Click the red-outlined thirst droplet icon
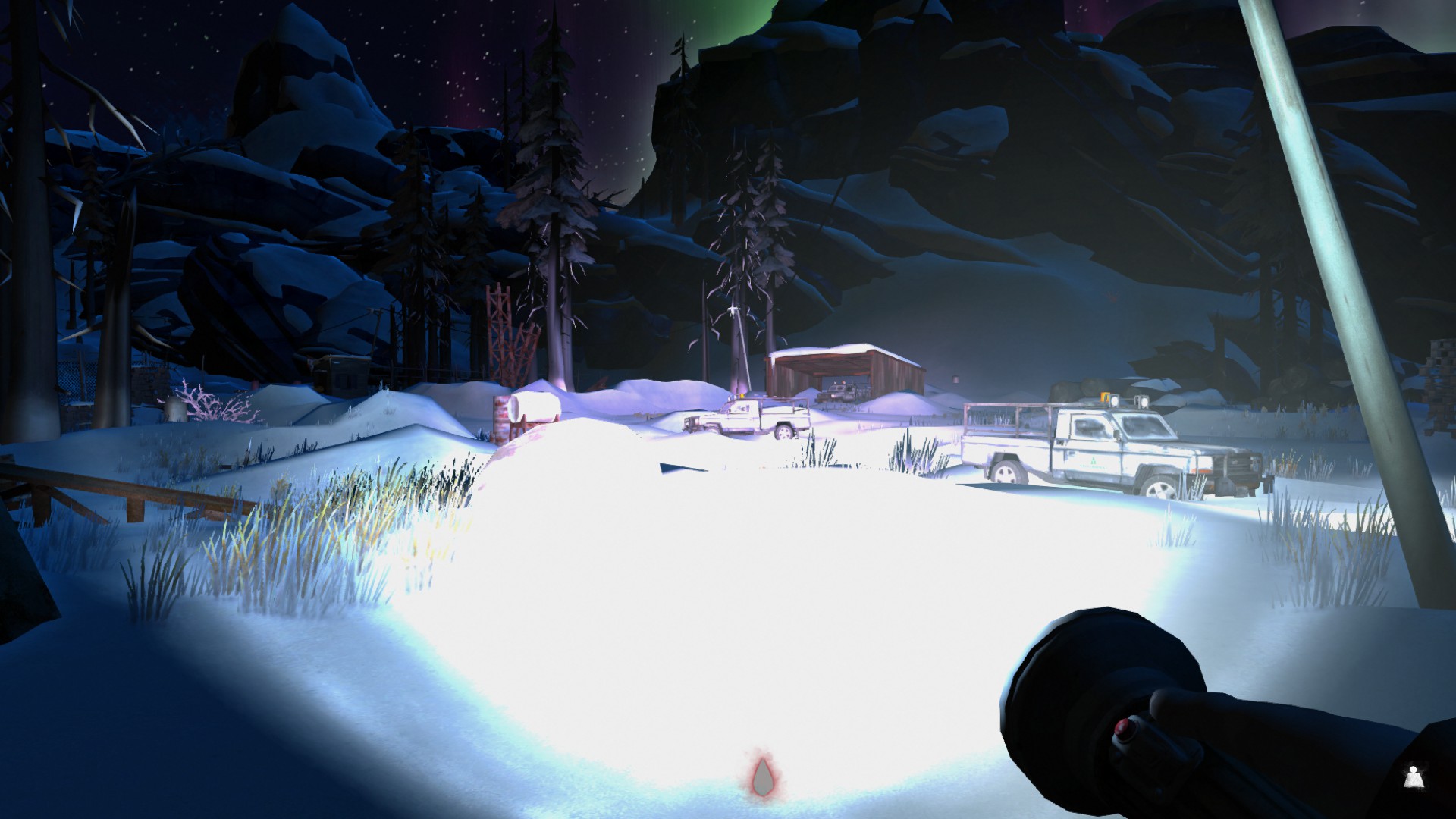This screenshot has height=819, width=1456. click(760, 775)
